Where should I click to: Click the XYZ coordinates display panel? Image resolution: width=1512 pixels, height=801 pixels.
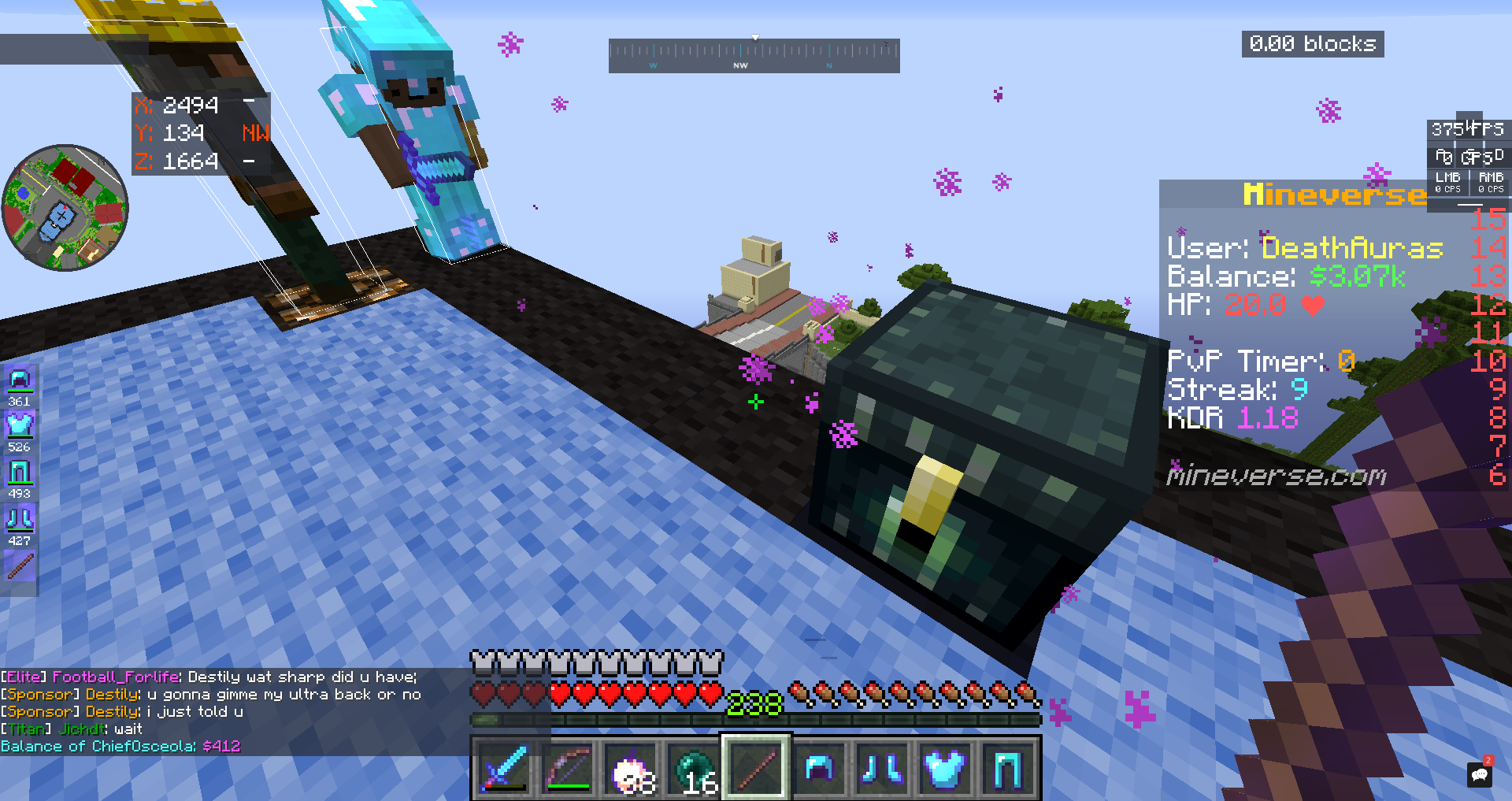201,133
